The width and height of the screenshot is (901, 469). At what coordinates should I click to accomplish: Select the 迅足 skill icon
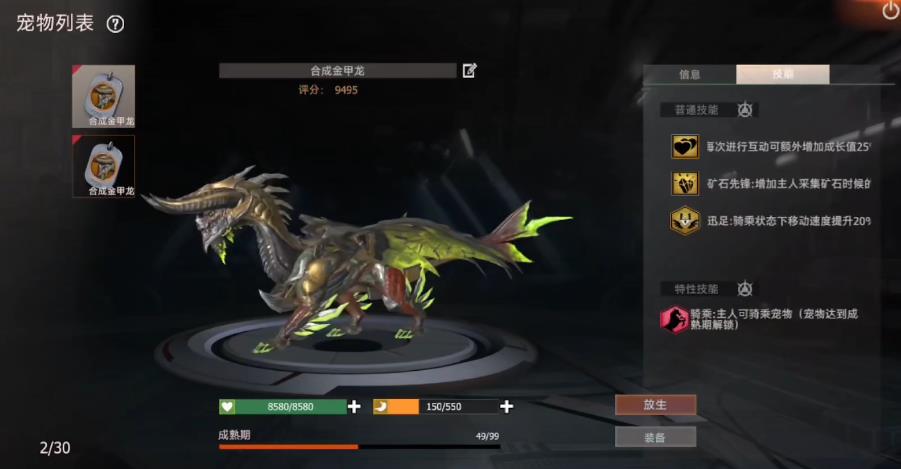click(x=685, y=220)
